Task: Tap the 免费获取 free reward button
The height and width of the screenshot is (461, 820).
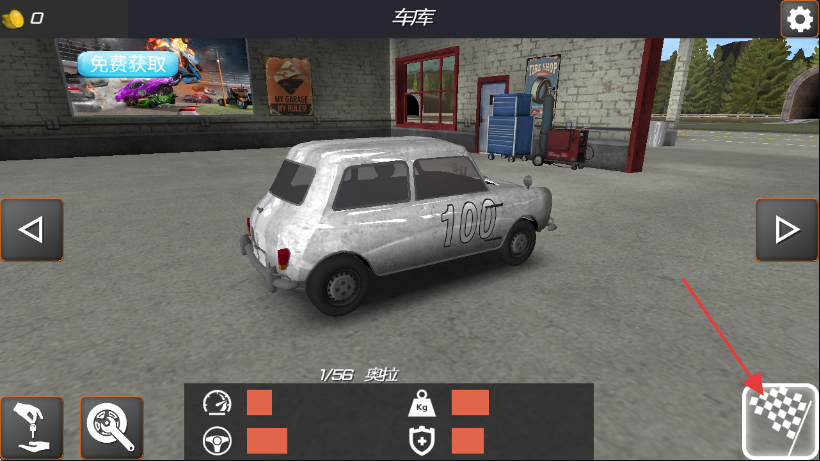Action: (128, 64)
